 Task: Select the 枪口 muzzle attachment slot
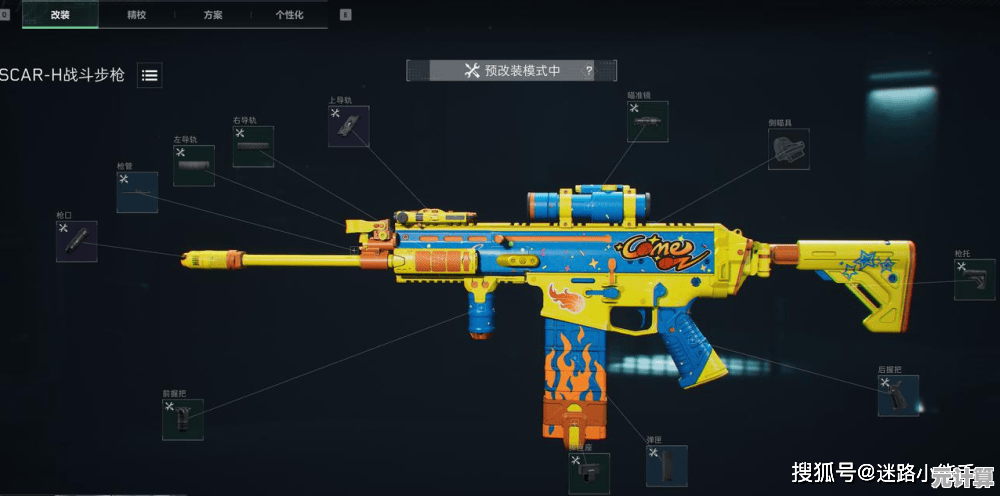pos(77,241)
